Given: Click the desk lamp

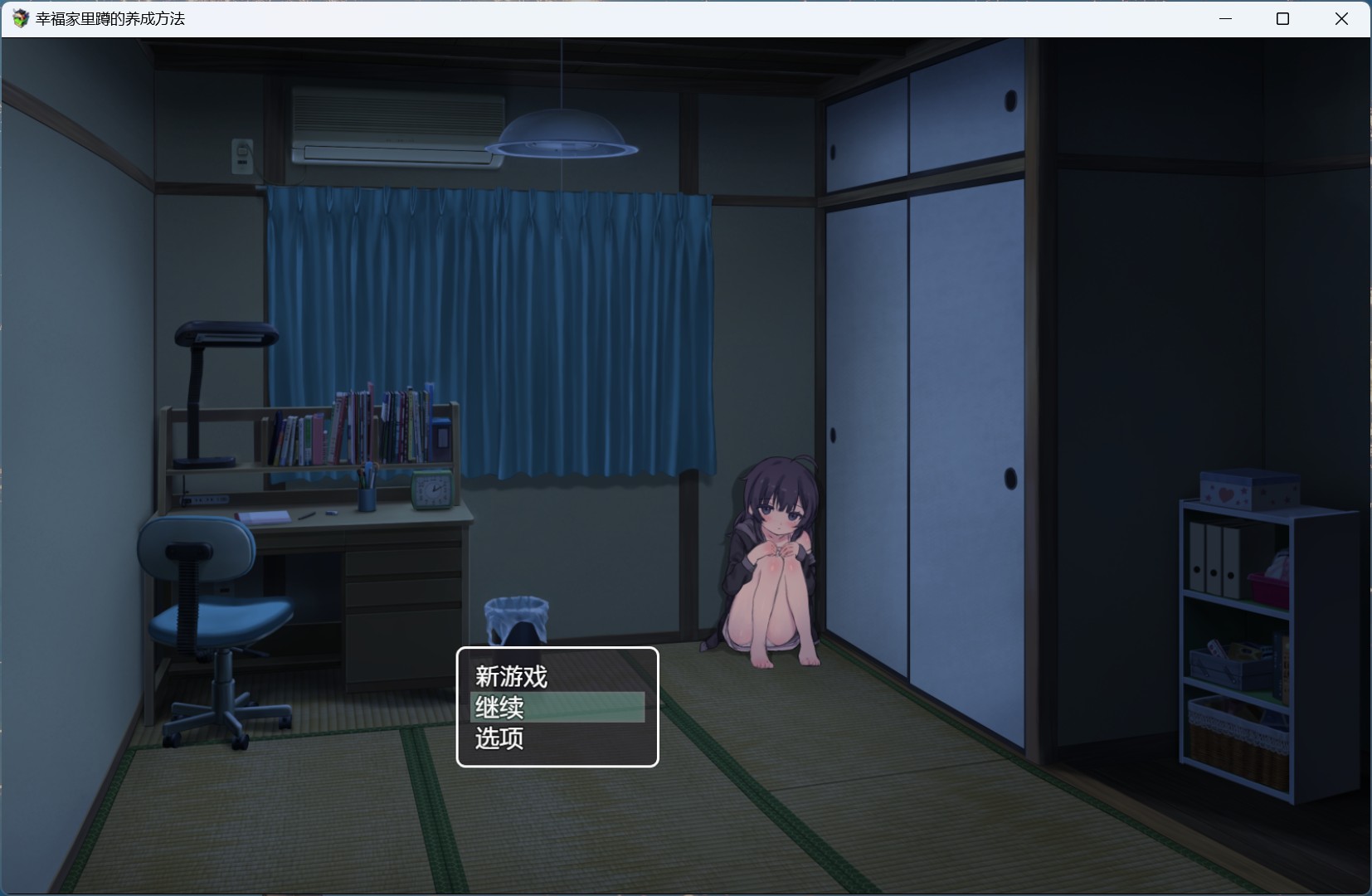Looking at the screenshot, I should point(222,332).
